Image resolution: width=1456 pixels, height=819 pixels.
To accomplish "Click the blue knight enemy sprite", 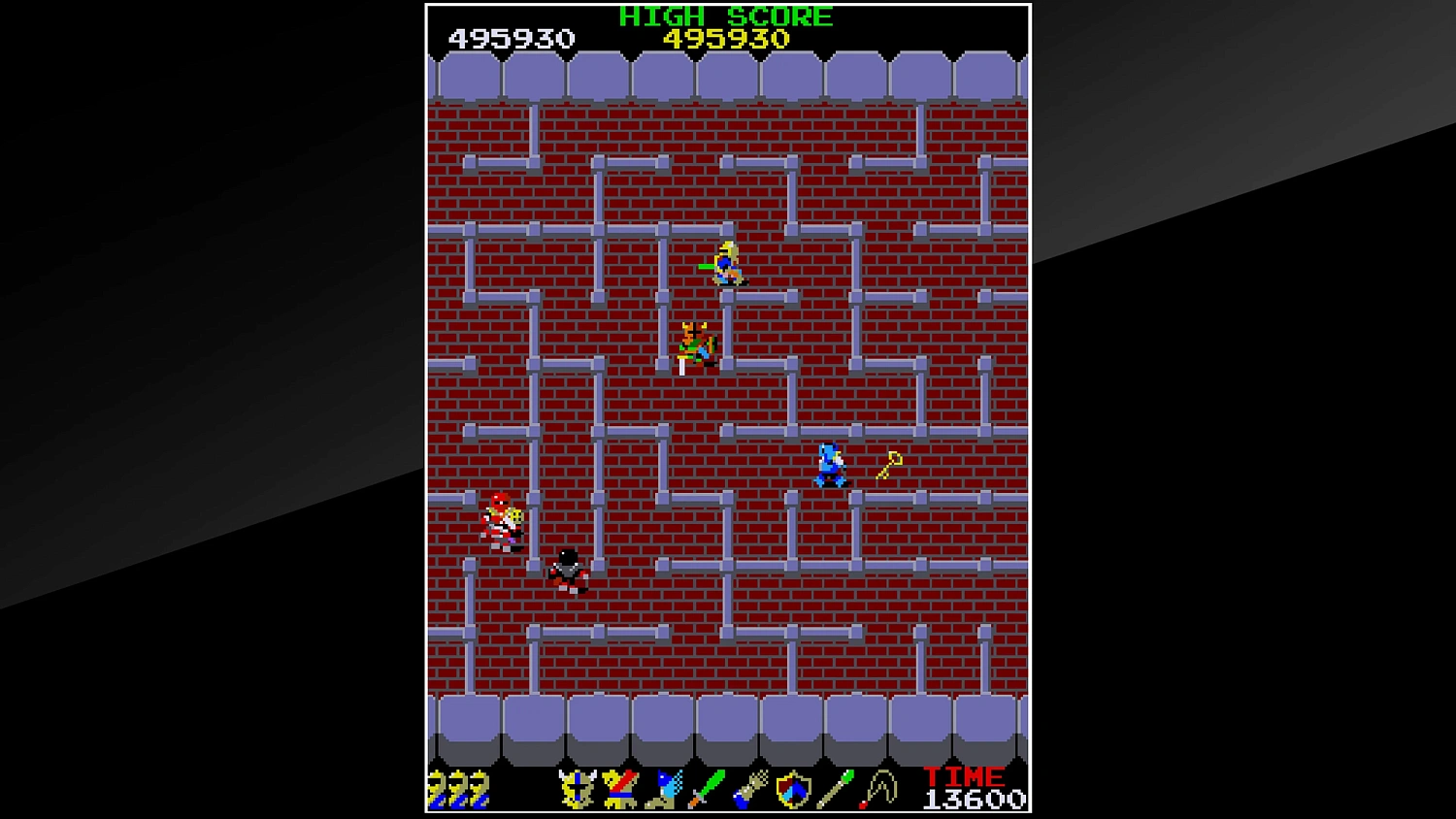I will (x=830, y=466).
